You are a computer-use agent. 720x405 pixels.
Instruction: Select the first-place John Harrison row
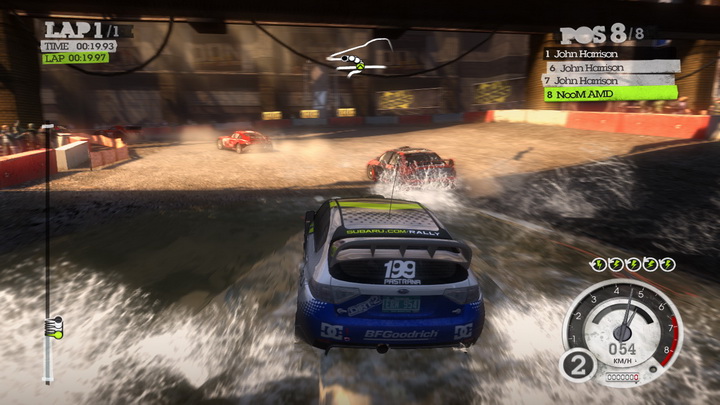click(x=607, y=54)
